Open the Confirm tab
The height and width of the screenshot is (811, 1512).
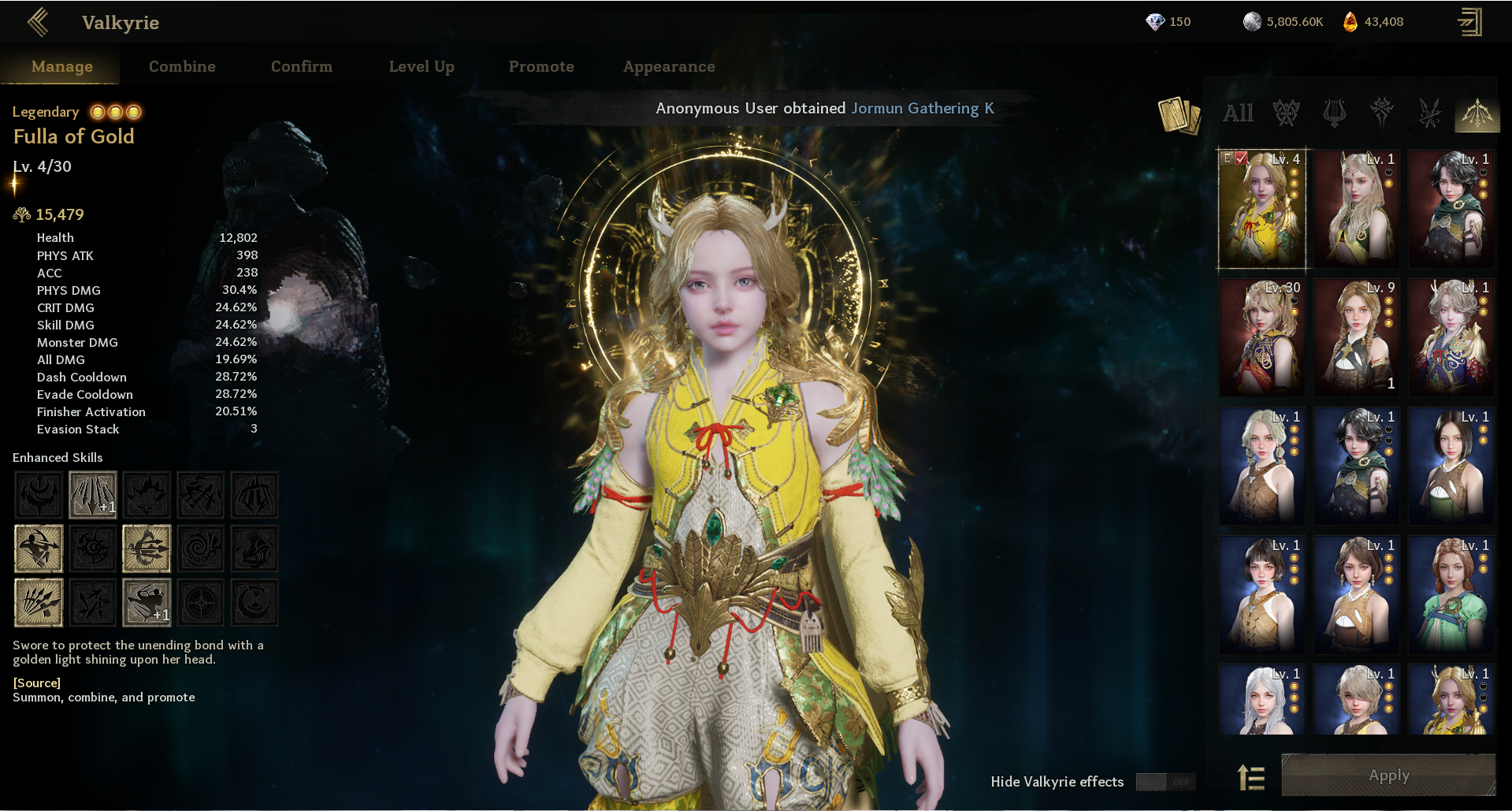point(302,66)
